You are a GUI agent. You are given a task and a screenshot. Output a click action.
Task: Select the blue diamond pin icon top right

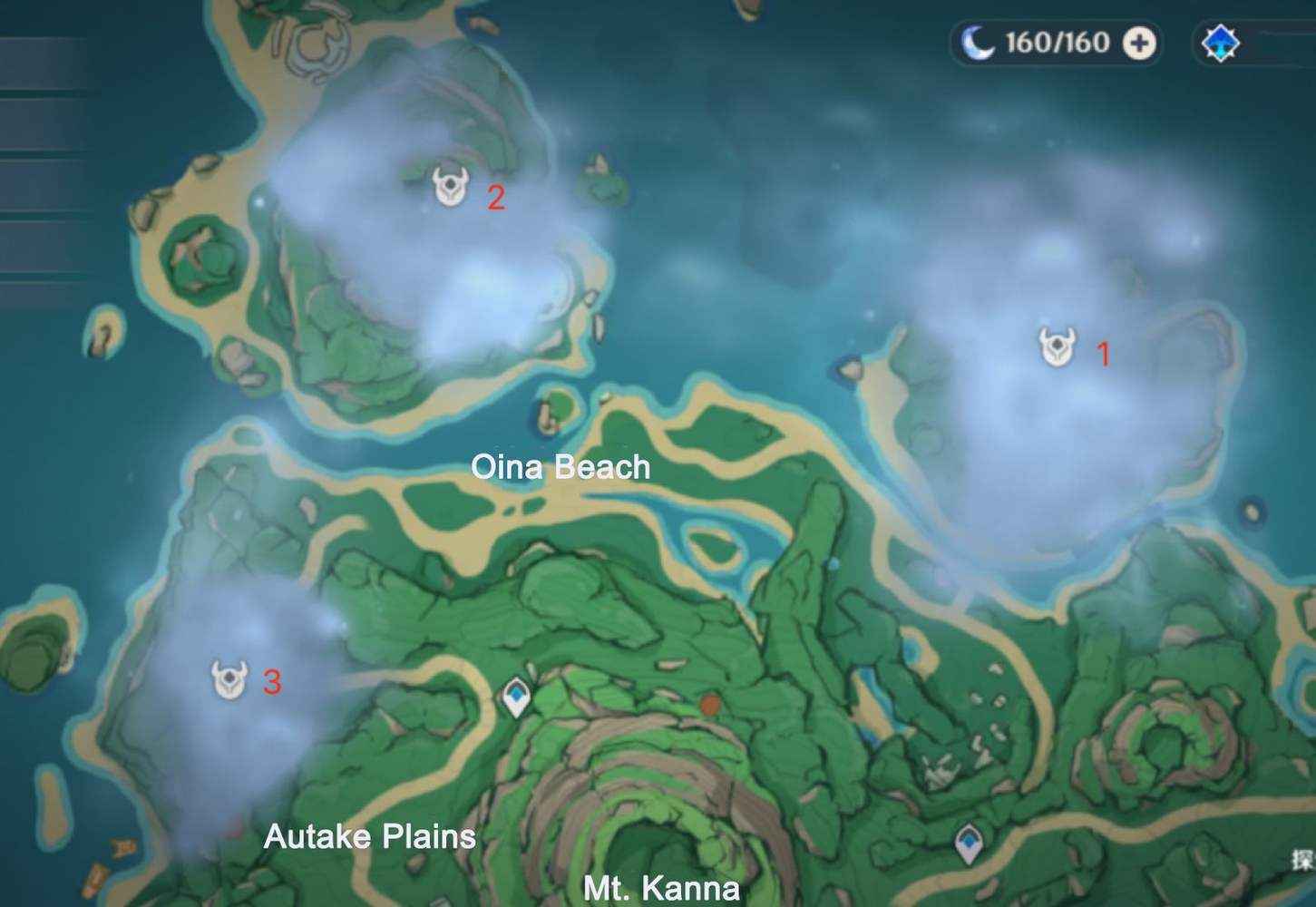click(1221, 42)
